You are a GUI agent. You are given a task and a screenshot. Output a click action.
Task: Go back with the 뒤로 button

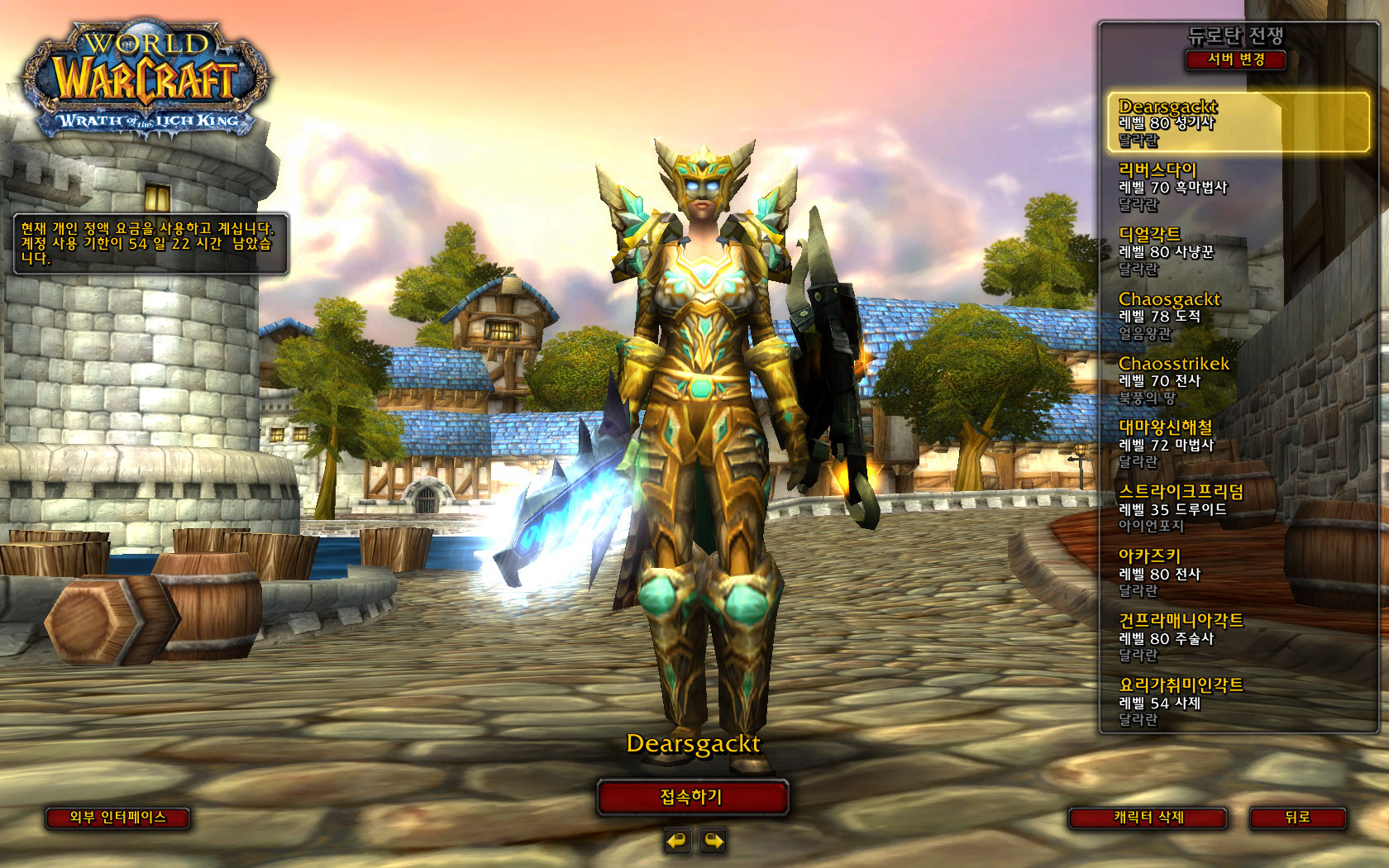point(1297,818)
